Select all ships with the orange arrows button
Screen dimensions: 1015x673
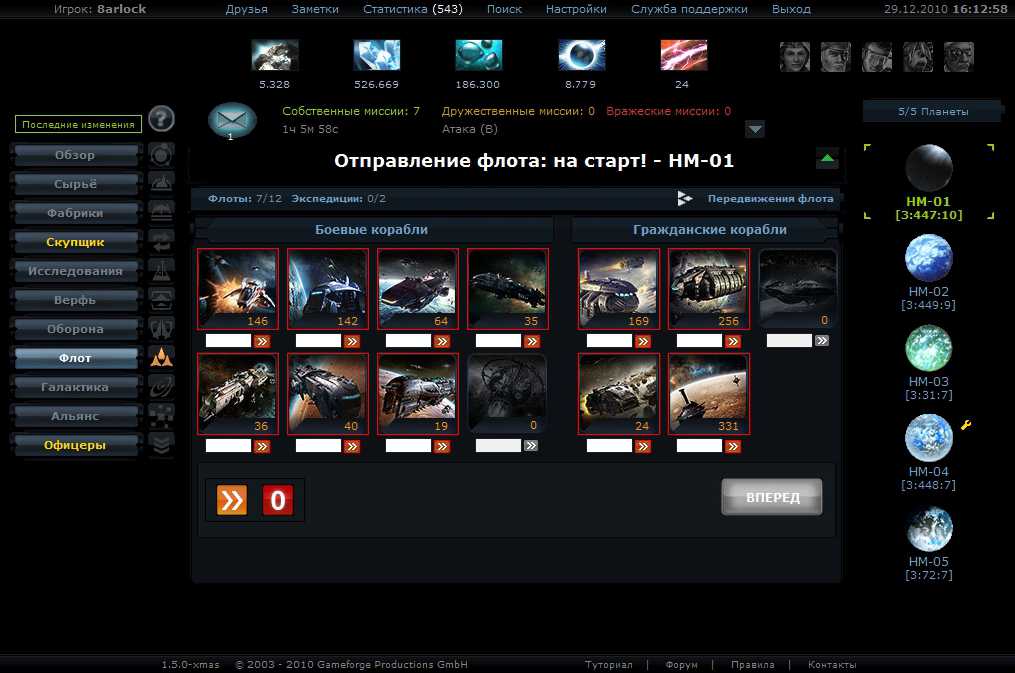(x=231, y=500)
